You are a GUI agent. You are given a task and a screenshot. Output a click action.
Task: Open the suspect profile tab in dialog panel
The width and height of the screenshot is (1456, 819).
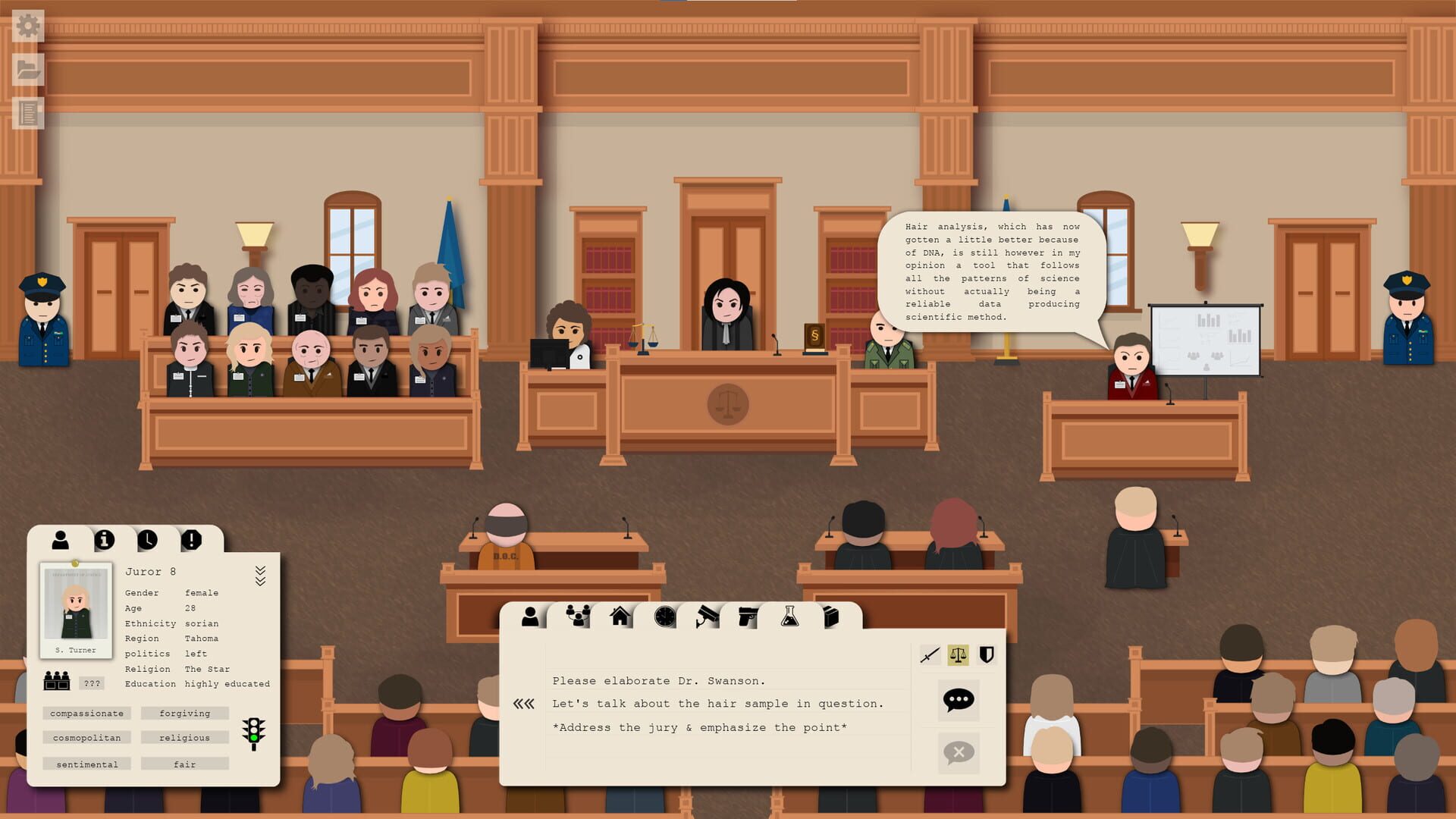[x=529, y=617]
